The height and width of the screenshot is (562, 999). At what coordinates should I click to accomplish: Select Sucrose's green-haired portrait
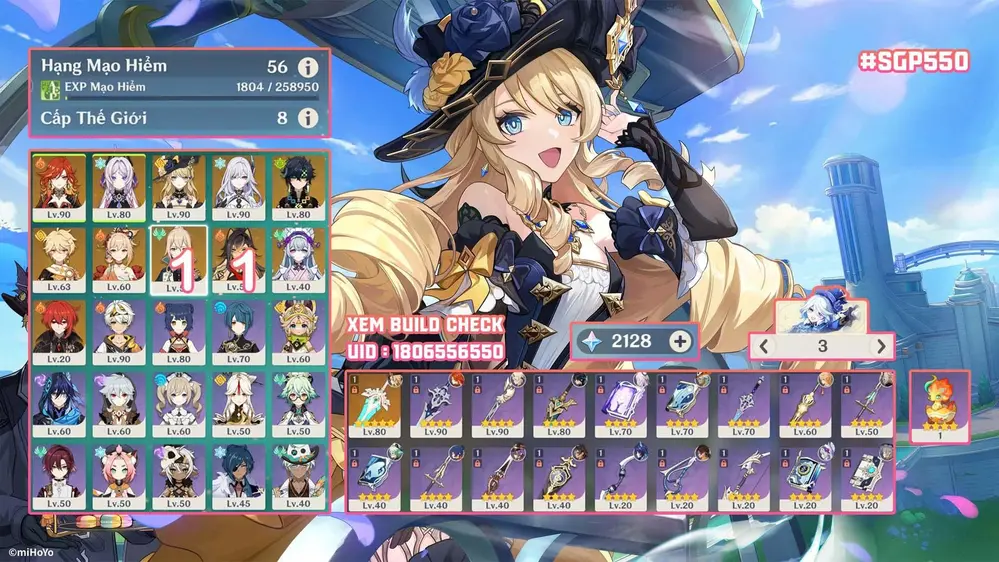299,399
